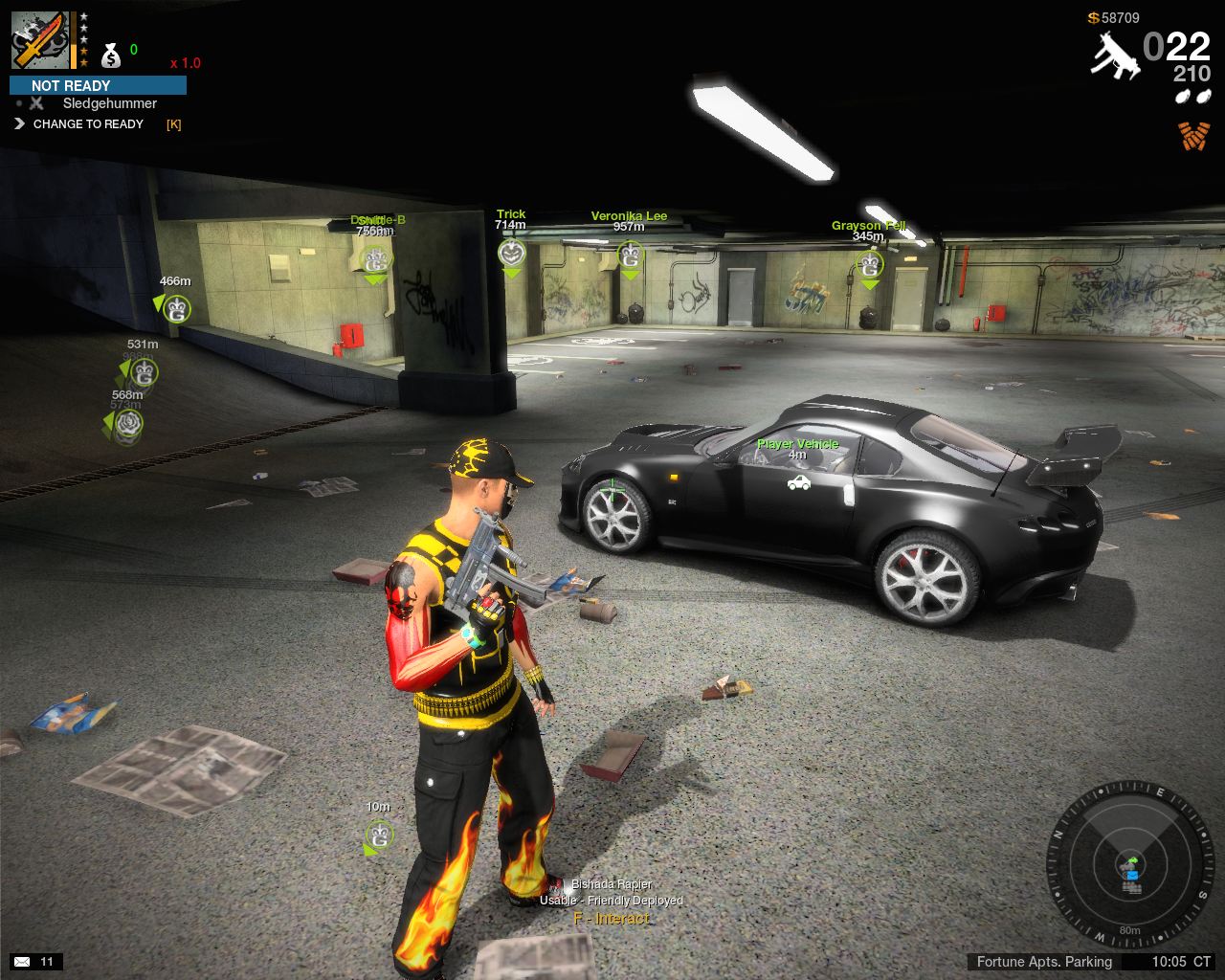Click the orange ammo vest icon
Image resolution: width=1225 pixels, height=980 pixels.
pos(1193,136)
